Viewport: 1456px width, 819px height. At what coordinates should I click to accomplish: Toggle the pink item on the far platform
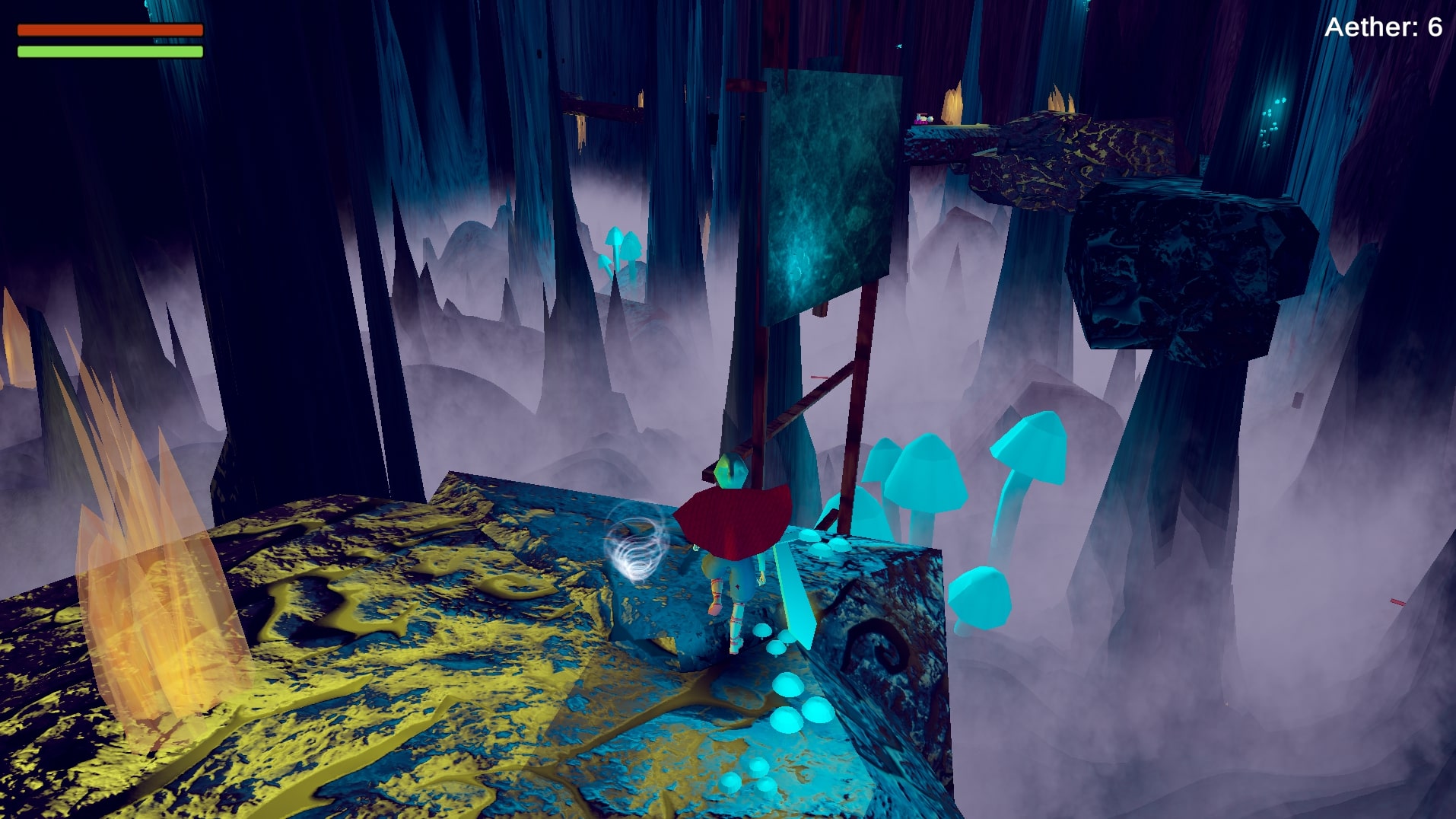click(921, 118)
